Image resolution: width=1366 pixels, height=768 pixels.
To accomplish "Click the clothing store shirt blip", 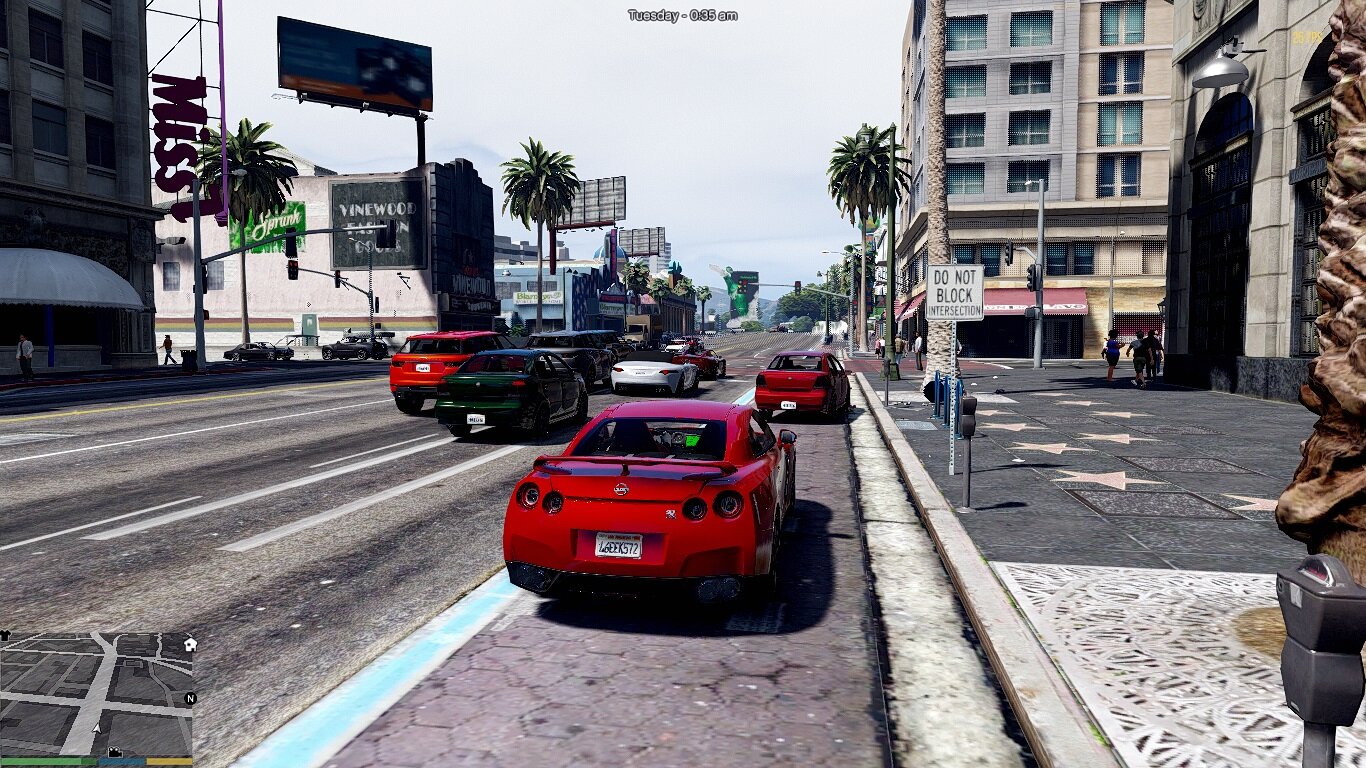I will point(5,635).
